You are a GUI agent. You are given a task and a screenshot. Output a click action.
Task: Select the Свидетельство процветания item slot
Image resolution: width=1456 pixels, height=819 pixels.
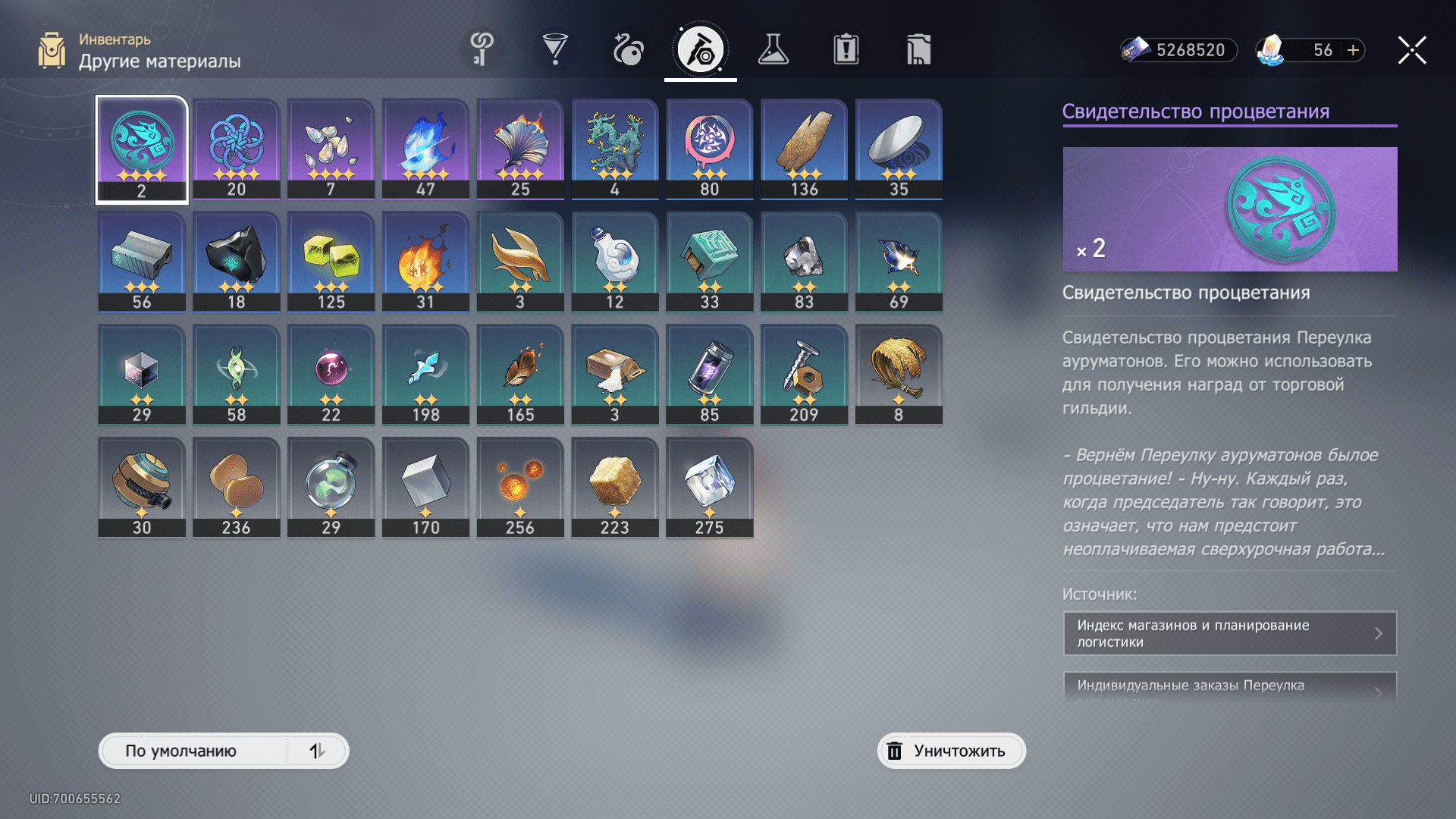142,149
